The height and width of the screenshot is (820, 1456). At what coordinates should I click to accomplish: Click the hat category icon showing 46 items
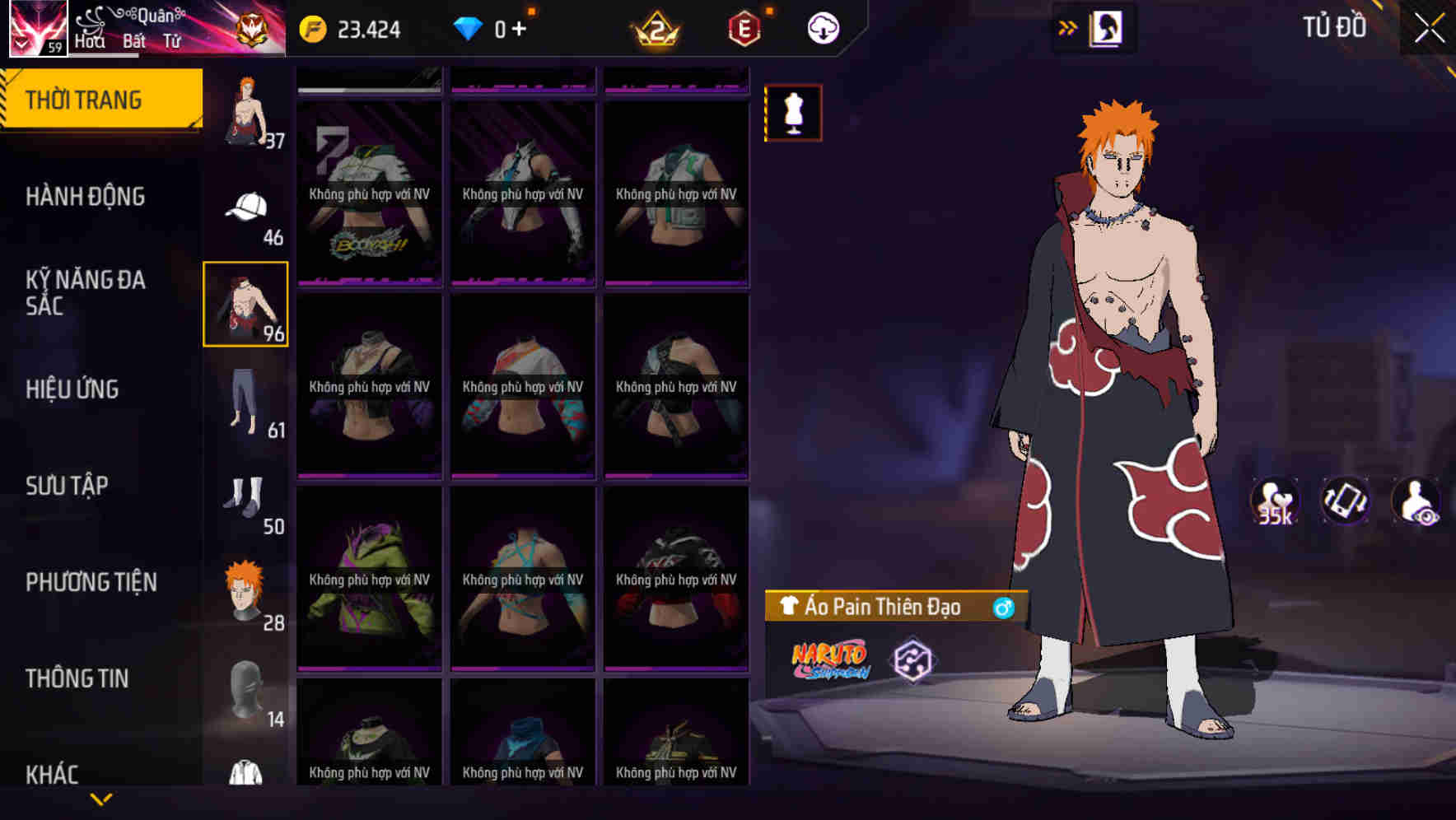pos(246,206)
